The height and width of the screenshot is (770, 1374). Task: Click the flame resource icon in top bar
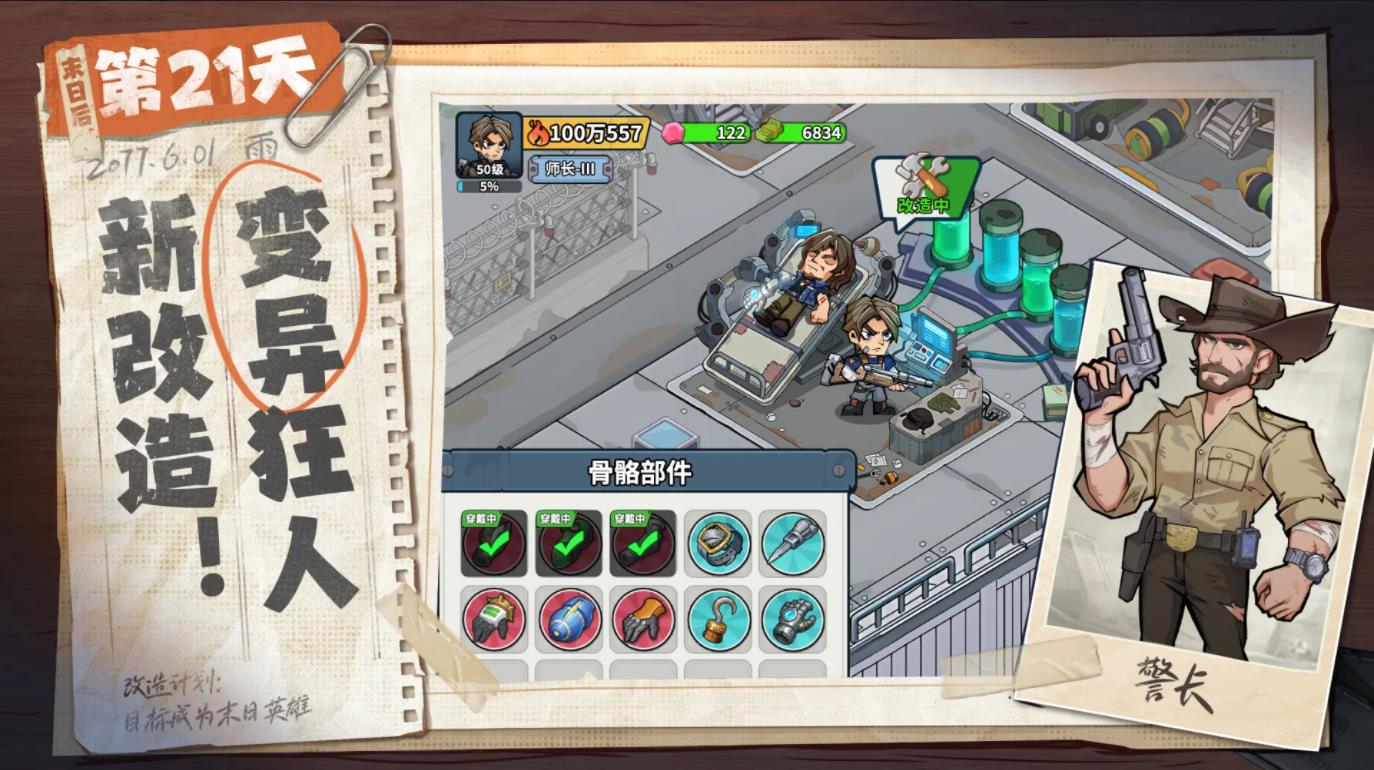pos(537,132)
